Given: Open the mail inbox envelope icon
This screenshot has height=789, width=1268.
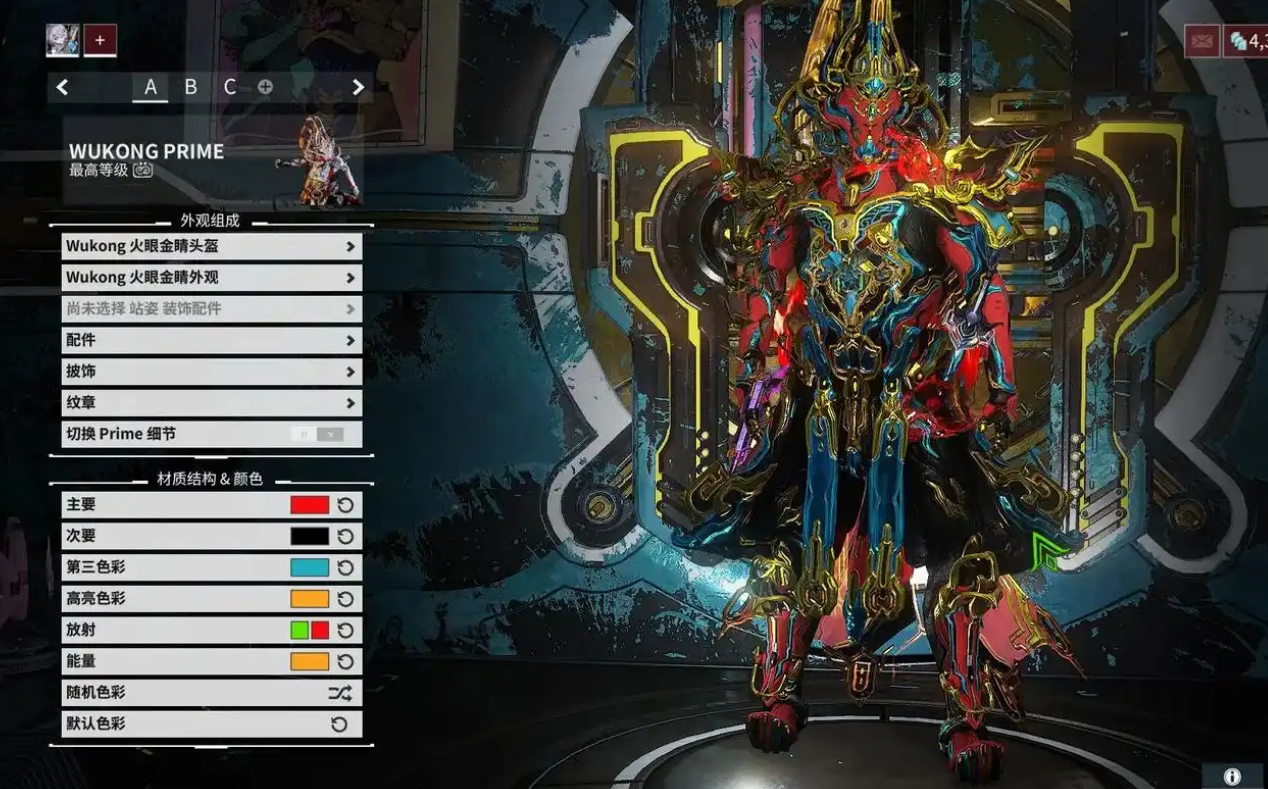Looking at the screenshot, I should tap(1201, 41).
